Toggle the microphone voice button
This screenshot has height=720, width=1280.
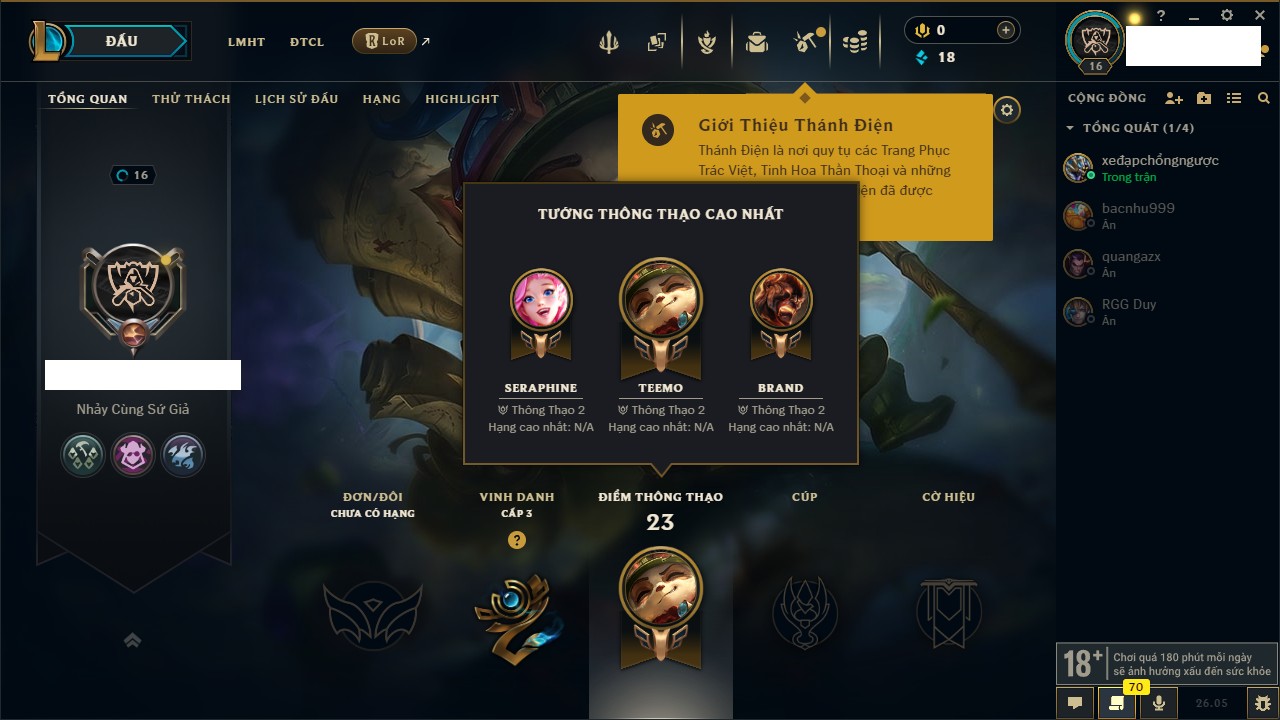1159,702
